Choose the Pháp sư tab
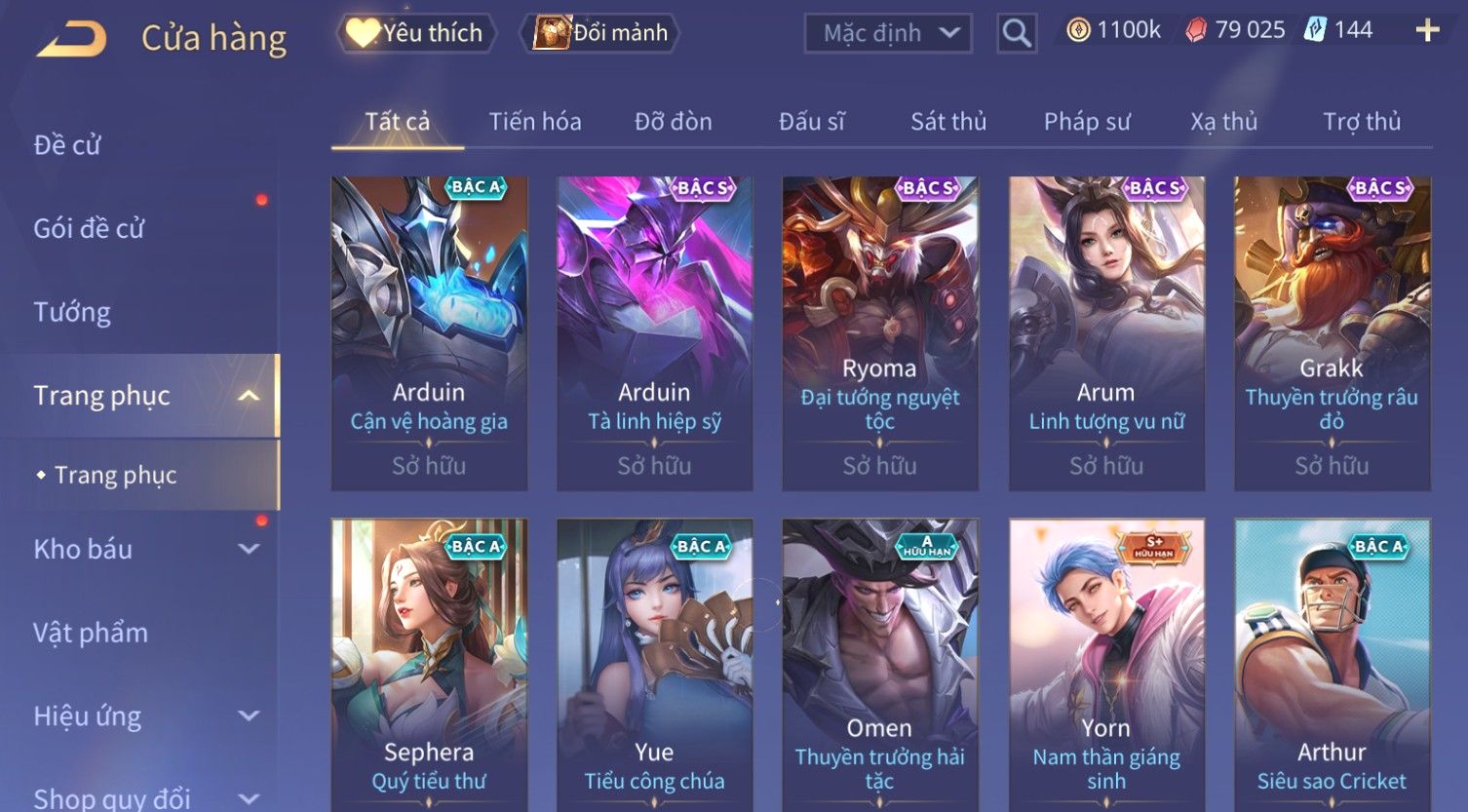The width and height of the screenshot is (1468, 812). (1087, 122)
